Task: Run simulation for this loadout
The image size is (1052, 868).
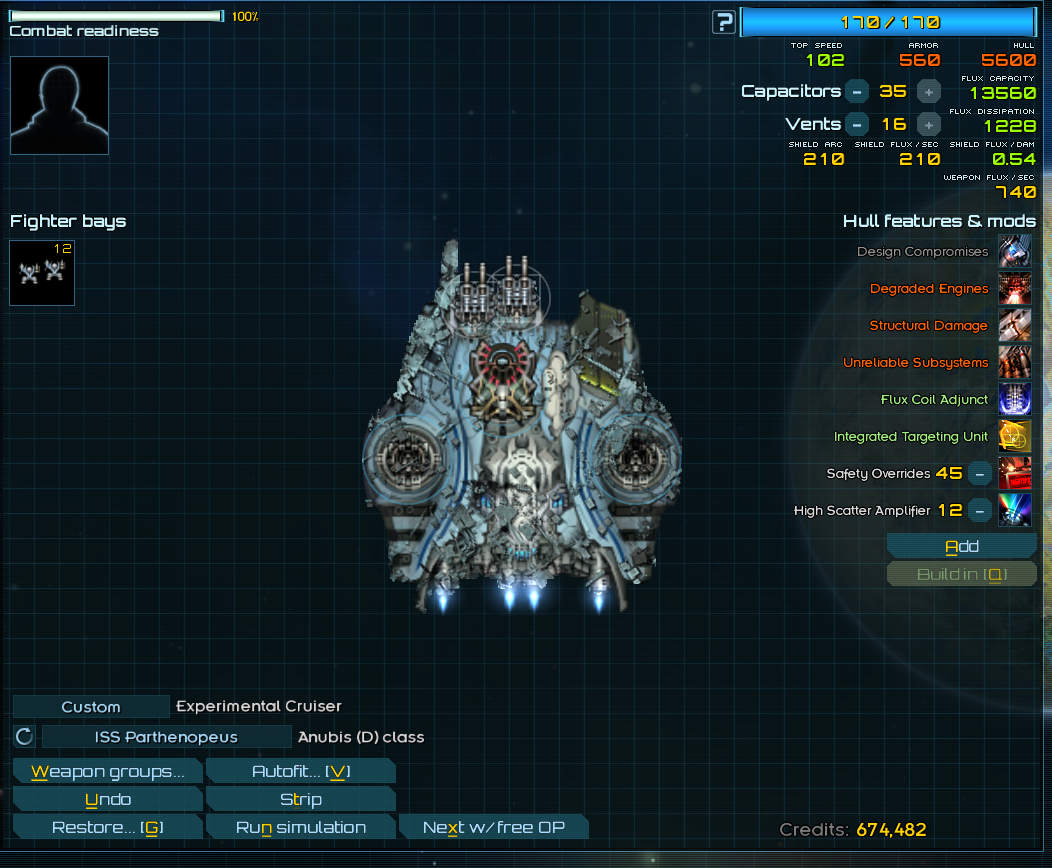Action: coord(300,827)
